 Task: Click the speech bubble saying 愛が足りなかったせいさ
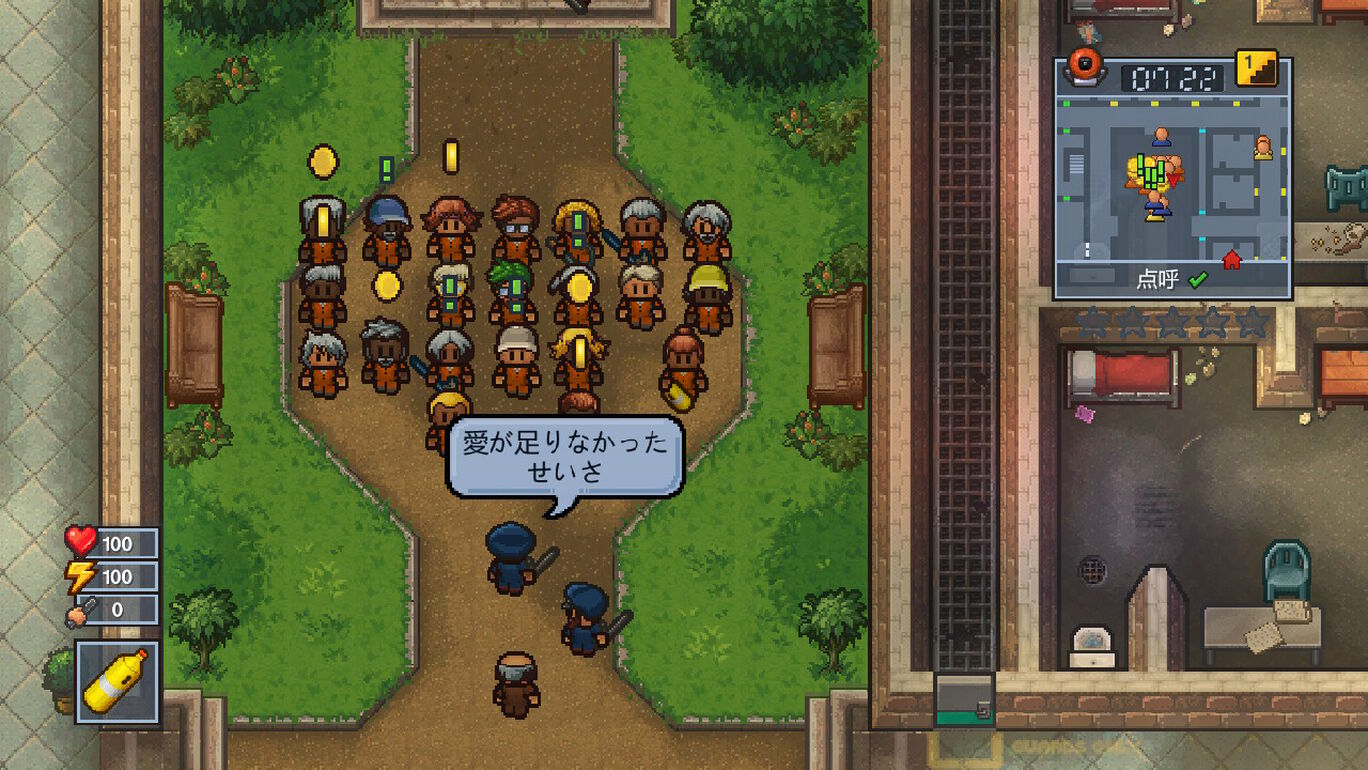[x=565, y=455]
